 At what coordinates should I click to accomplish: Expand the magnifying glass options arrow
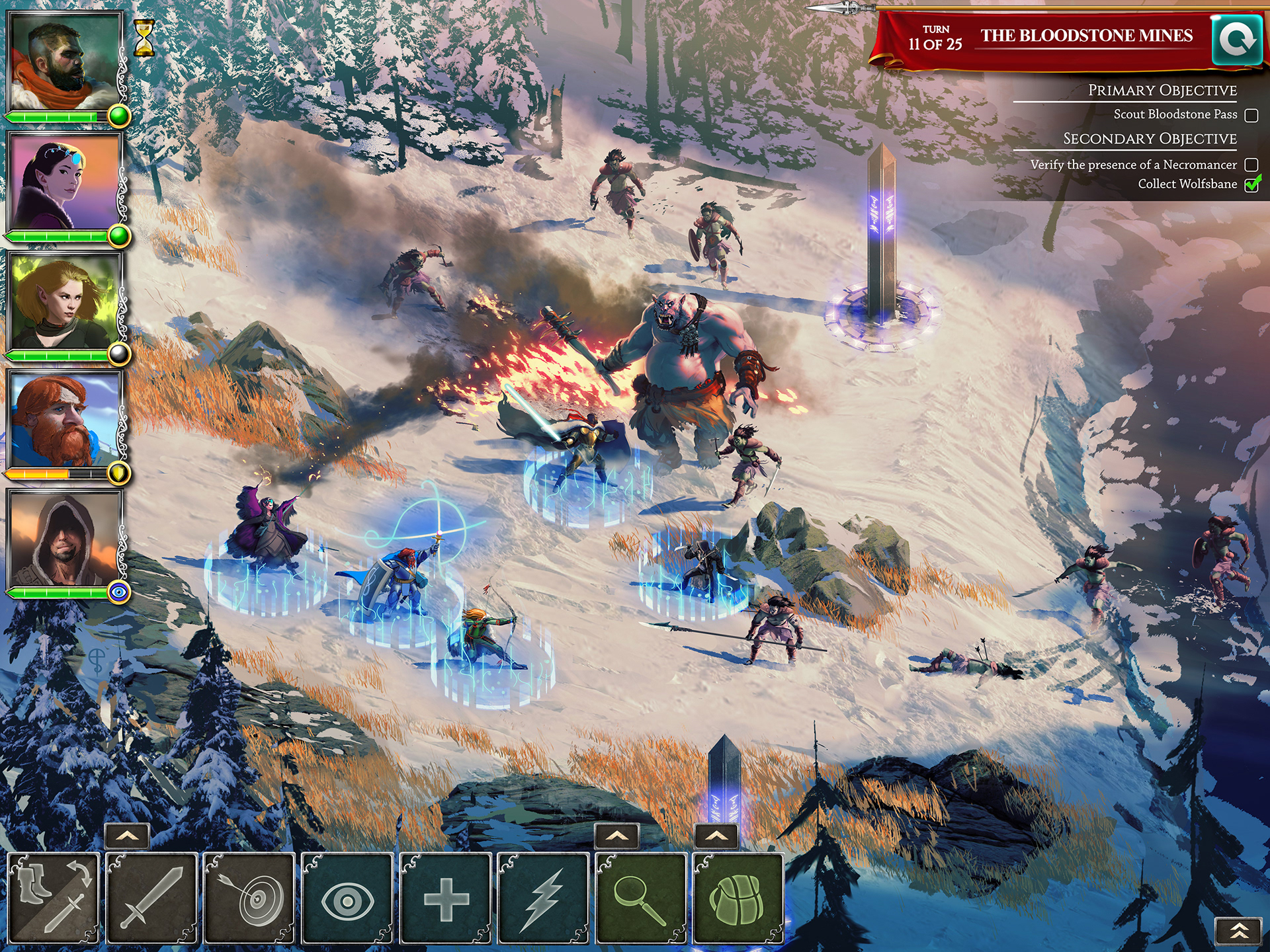point(616,836)
